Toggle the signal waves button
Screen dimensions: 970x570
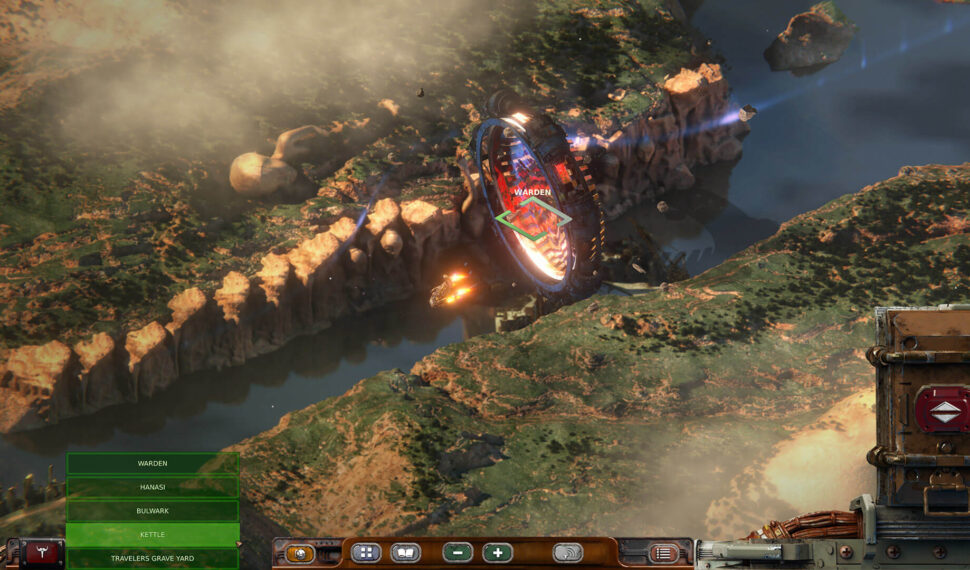(x=567, y=552)
